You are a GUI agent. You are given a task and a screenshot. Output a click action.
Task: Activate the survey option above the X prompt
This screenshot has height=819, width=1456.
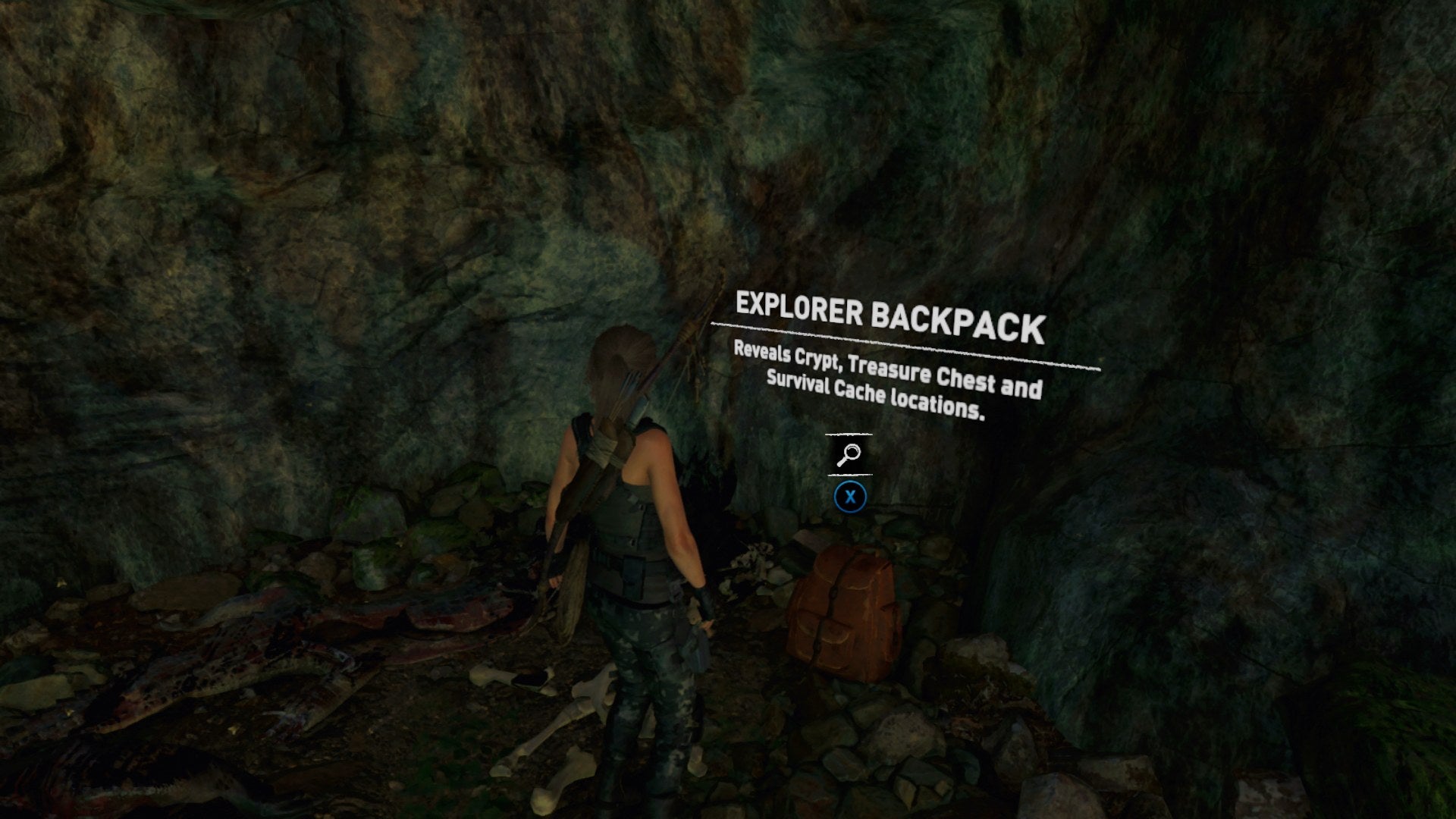coord(851,454)
